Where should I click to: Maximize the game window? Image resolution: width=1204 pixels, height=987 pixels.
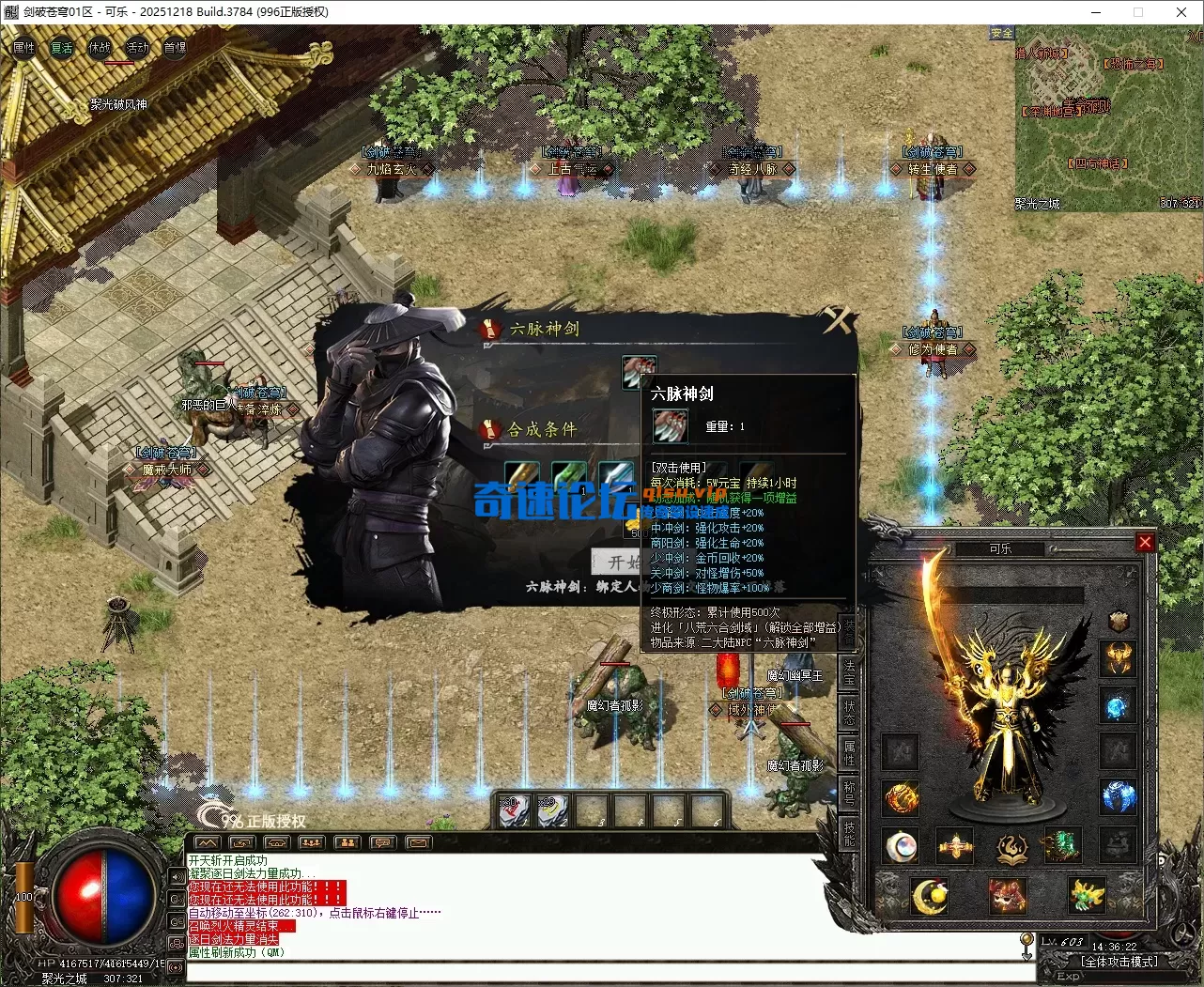click(1138, 12)
